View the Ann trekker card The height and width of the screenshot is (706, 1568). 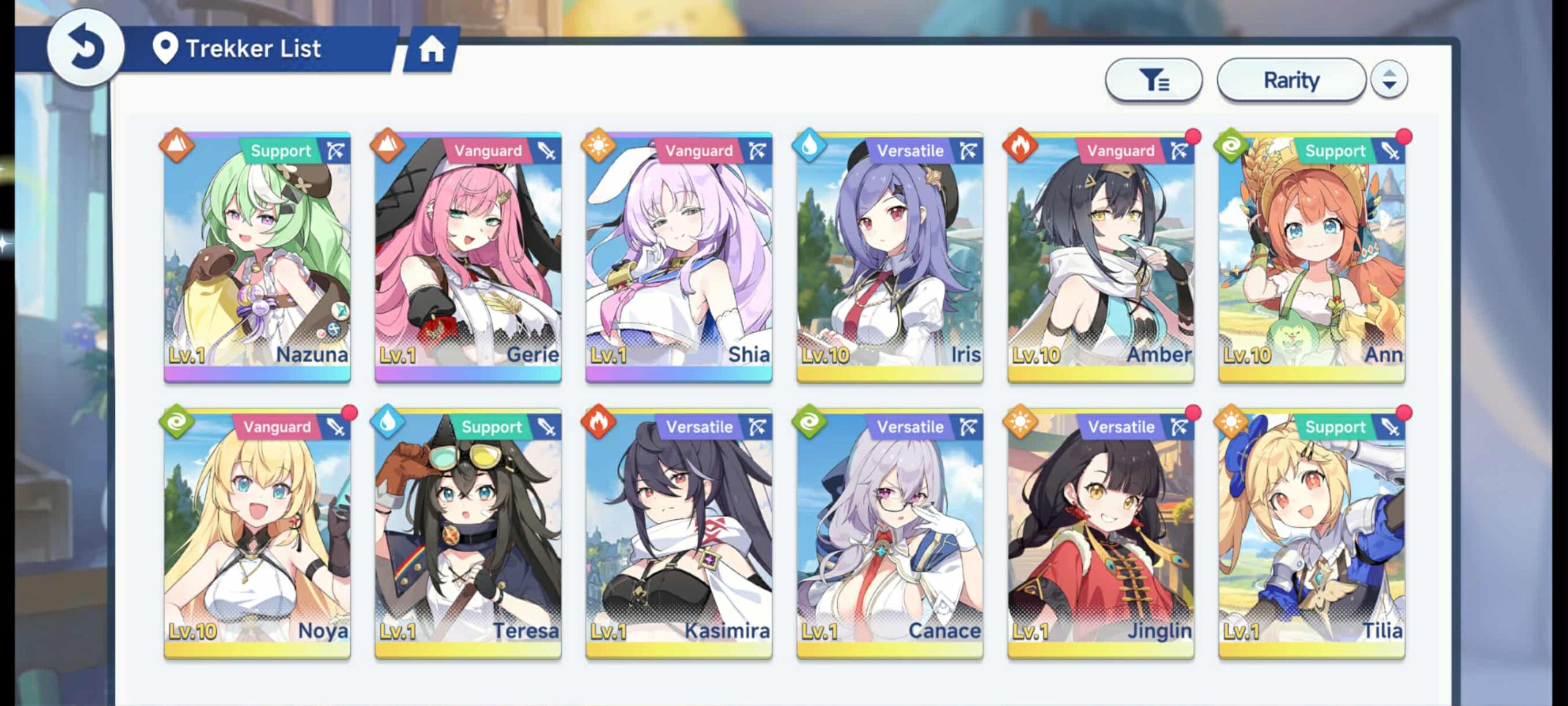1311,257
